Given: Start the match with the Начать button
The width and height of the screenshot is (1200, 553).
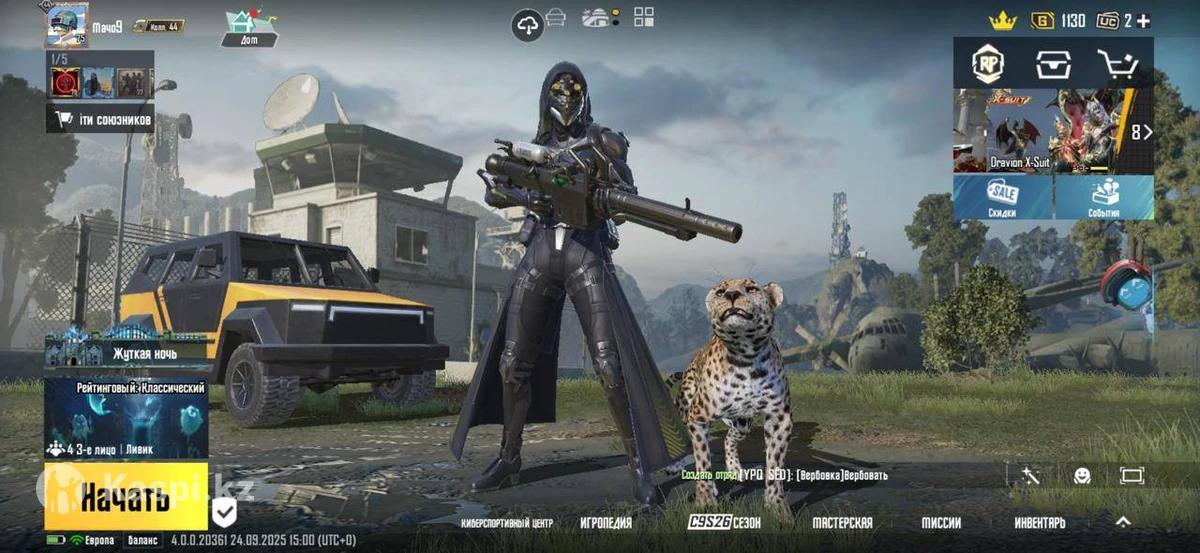Looking at the screenshot, I should (125, 495).
